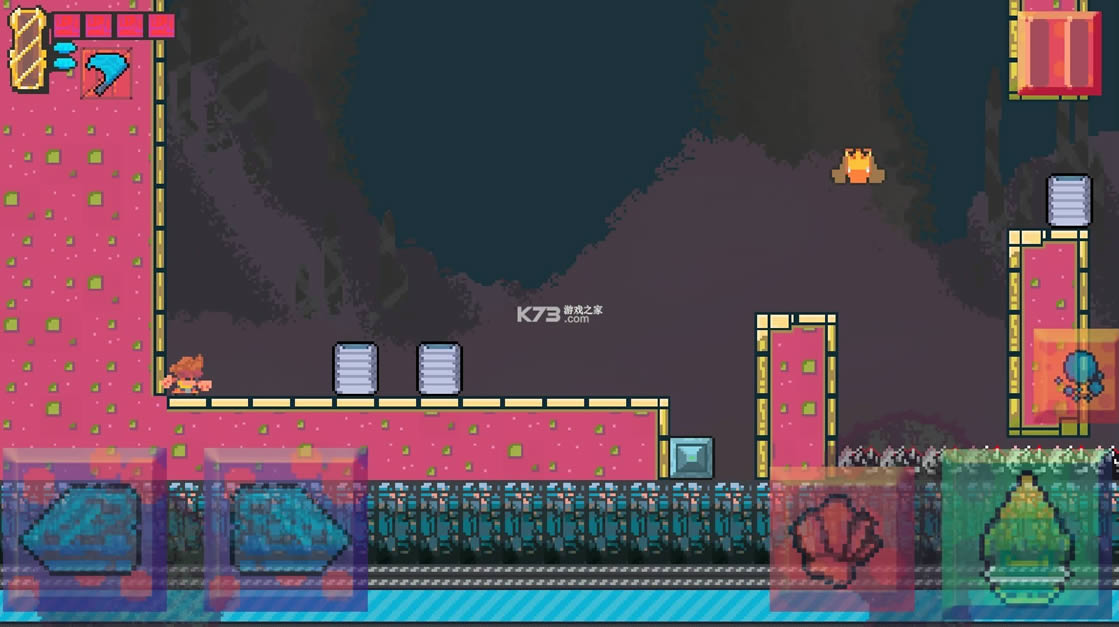The width and height of the screenshot is (1119, 627).
Task: Tap the left arrow movement button
Action: [x=84, y=529]
